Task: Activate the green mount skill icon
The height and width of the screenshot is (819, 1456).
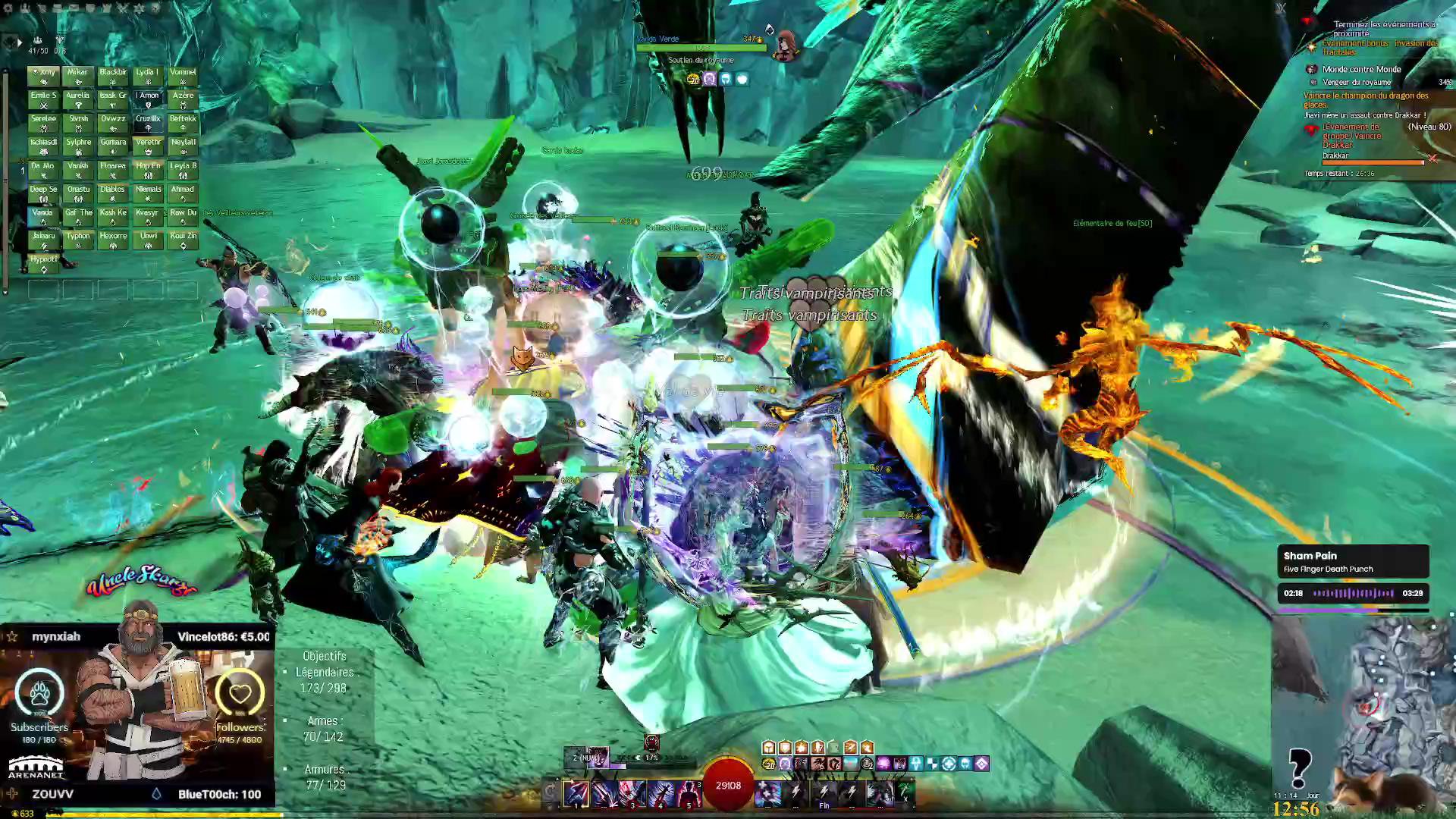Action: (905, 792)
